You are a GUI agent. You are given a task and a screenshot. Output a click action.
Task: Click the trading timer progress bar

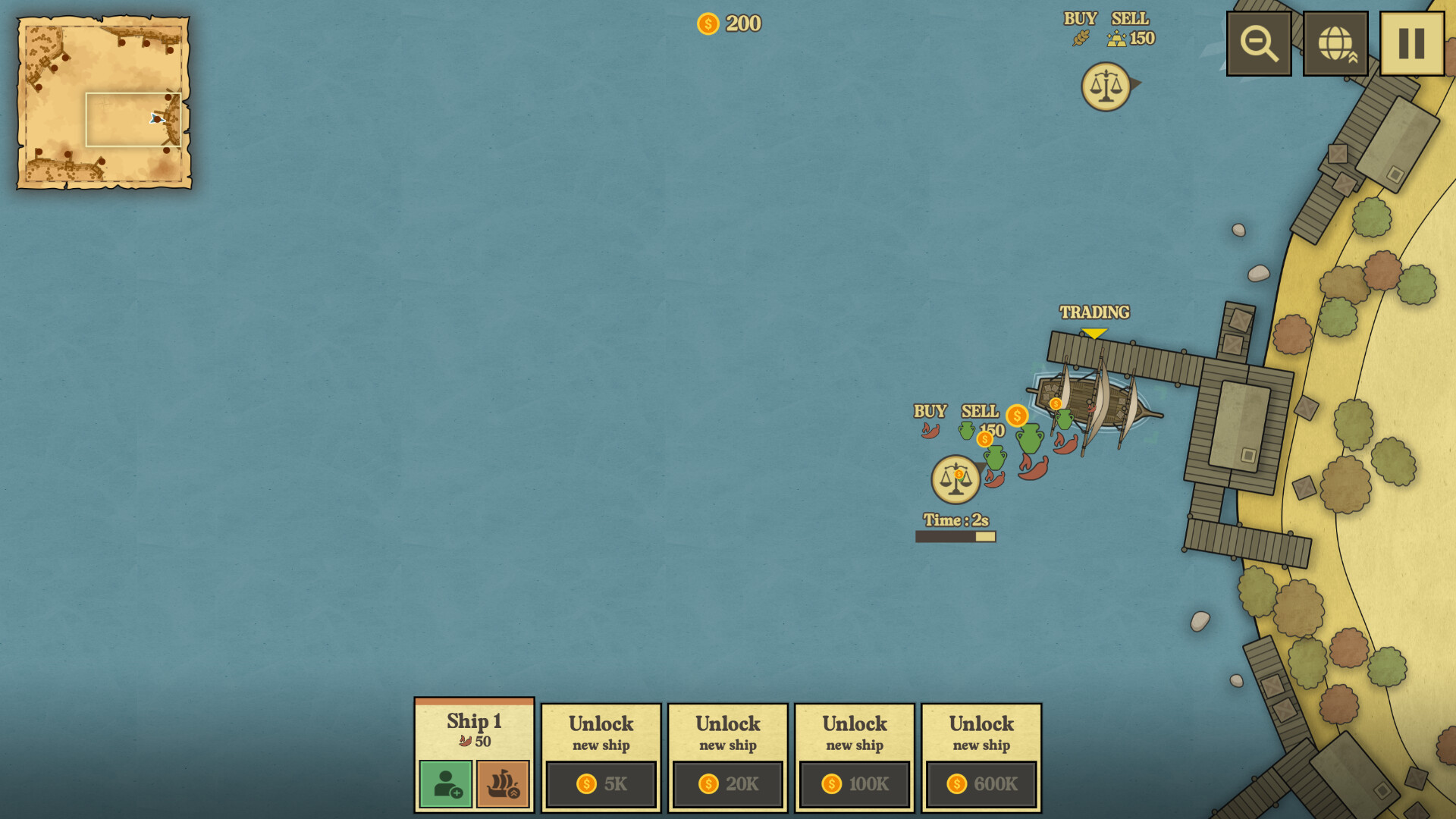click(955, 535)
